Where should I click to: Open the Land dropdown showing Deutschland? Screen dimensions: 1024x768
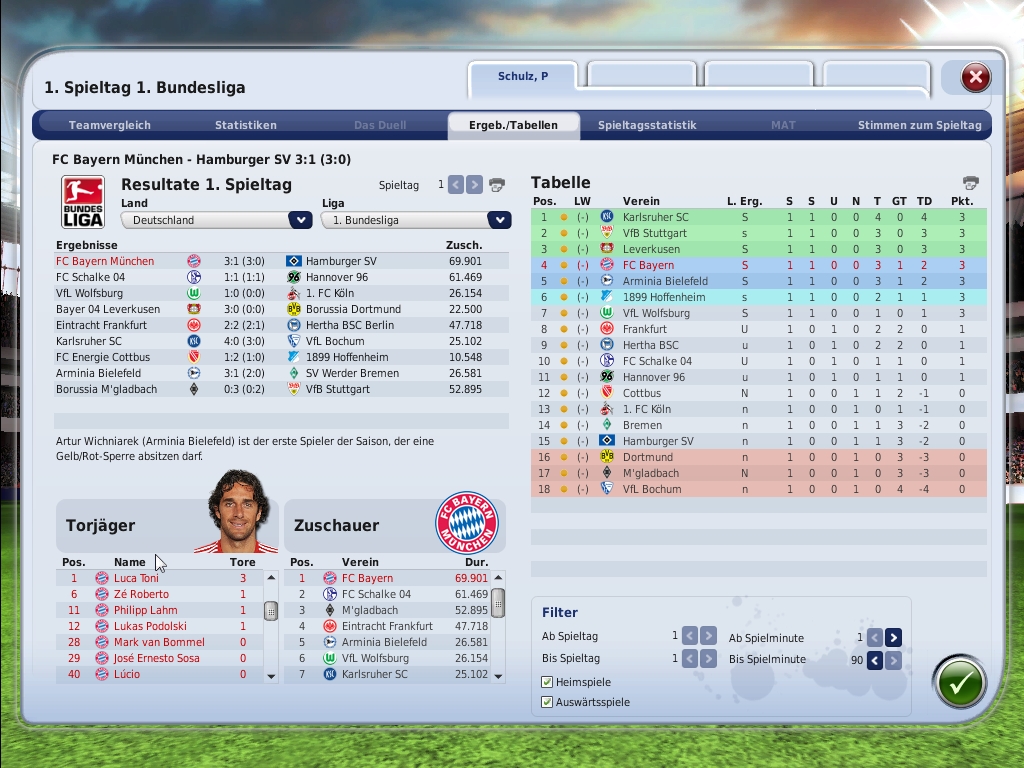click(300, 220)
